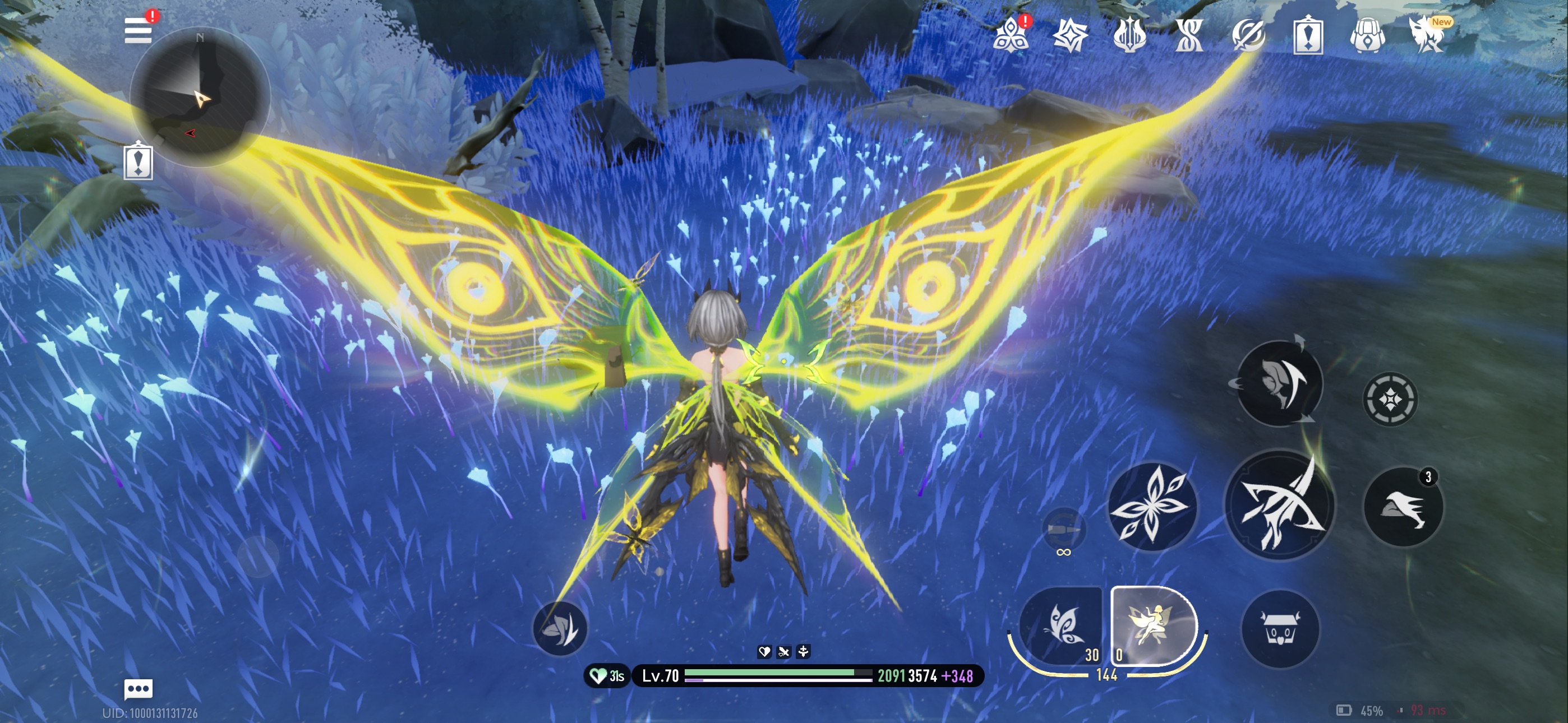Image resolution: width=1568 pixels, height=723 pixels.
Task: Open the sword-and-flames icon in top bar
Action: (x=1129, y=35)
